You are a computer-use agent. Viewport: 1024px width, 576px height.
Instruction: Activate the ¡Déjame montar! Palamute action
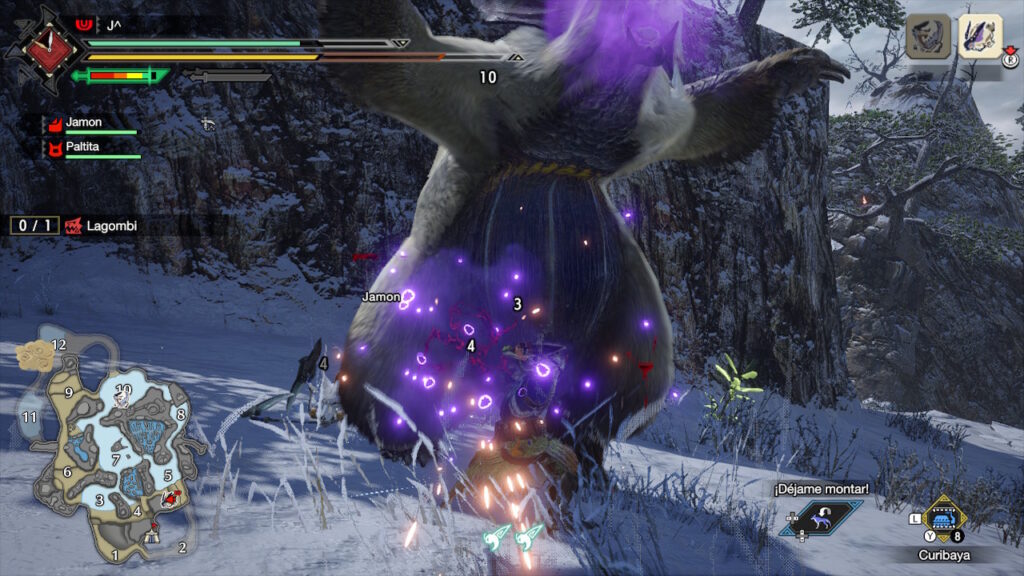click(821, 516)
